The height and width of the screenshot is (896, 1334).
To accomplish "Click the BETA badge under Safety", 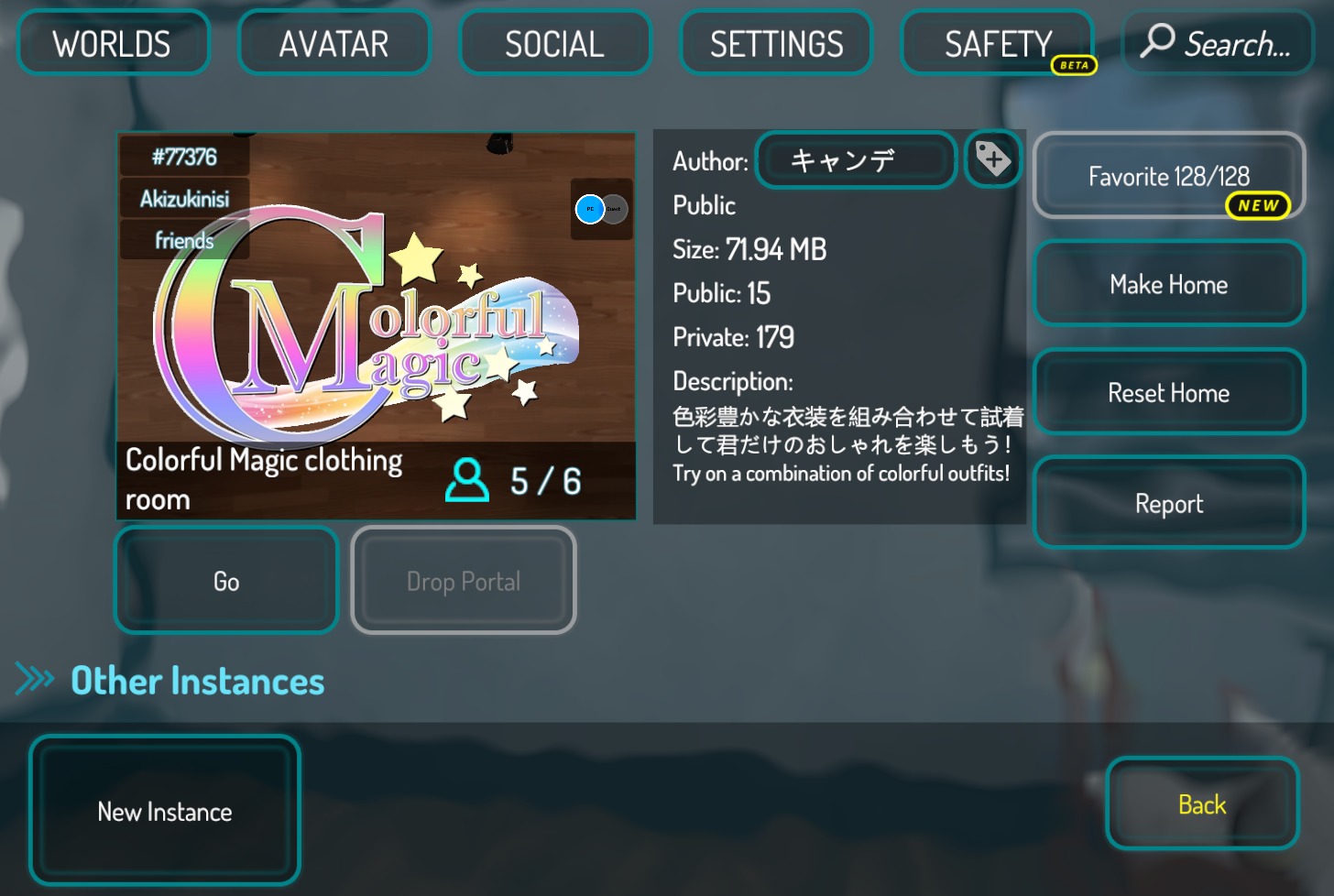I will pos(1074,65).
